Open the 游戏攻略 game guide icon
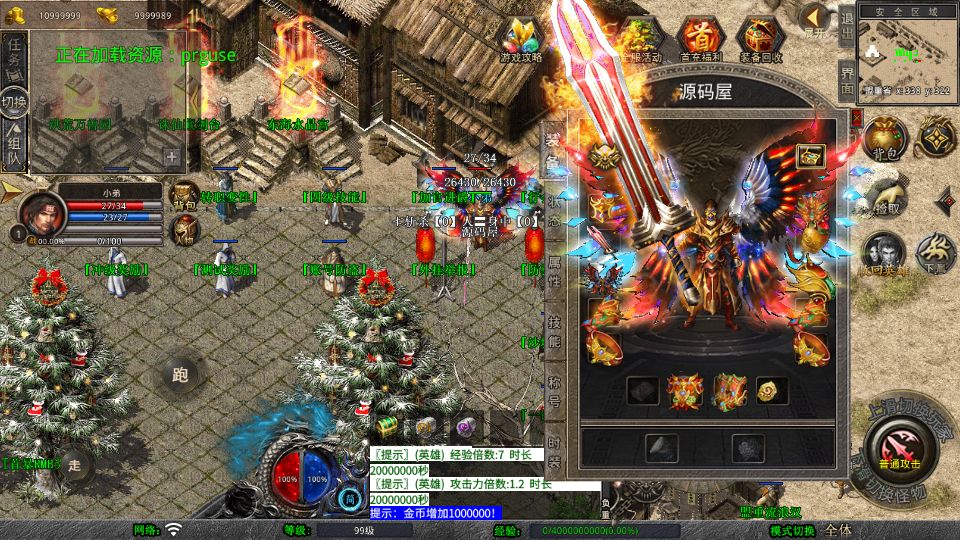This screenshot has width=960, height=540. (521, 40)
